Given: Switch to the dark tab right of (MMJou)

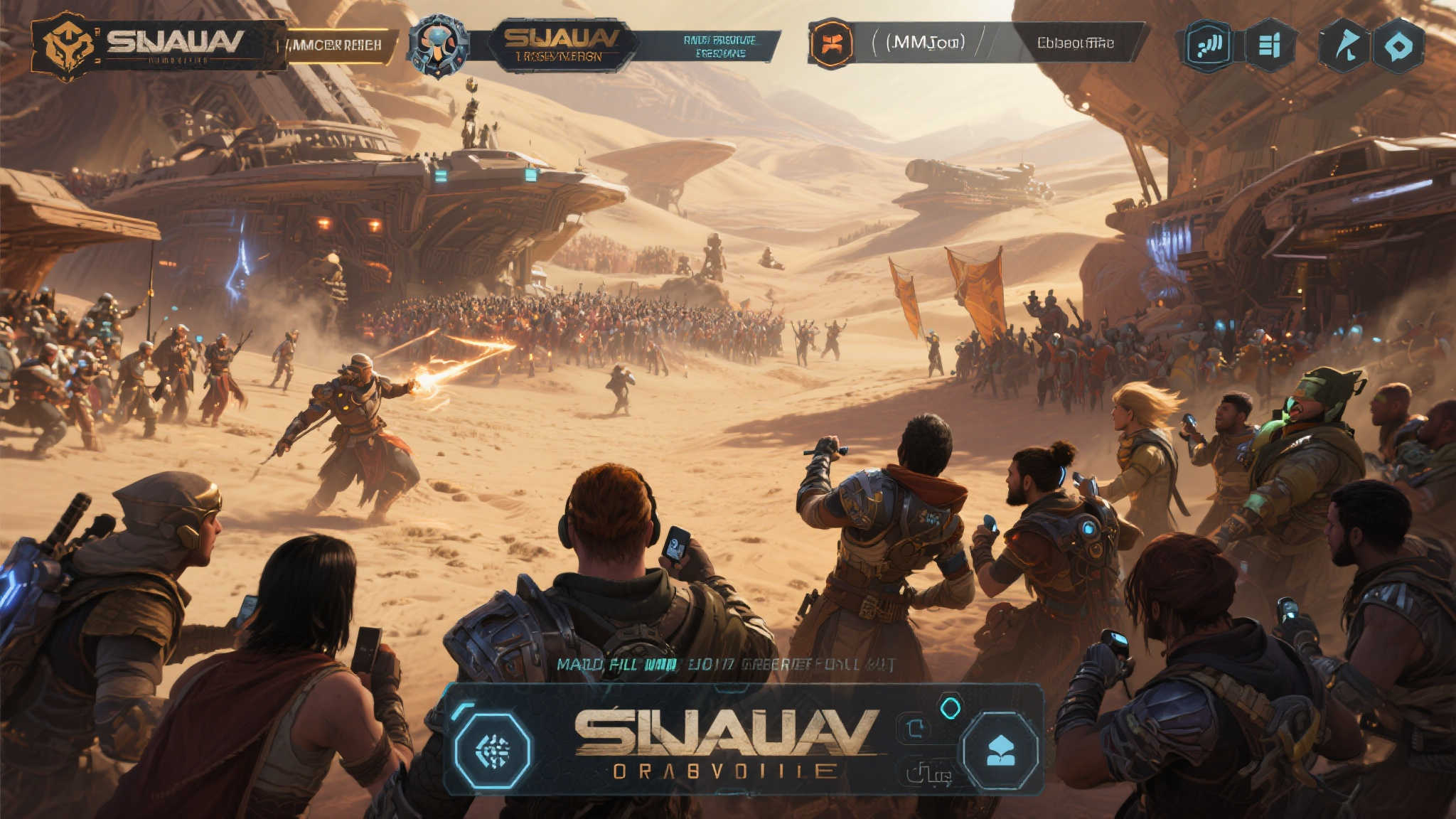Looking at the screenshot, I should click(x=1075, y=43).
